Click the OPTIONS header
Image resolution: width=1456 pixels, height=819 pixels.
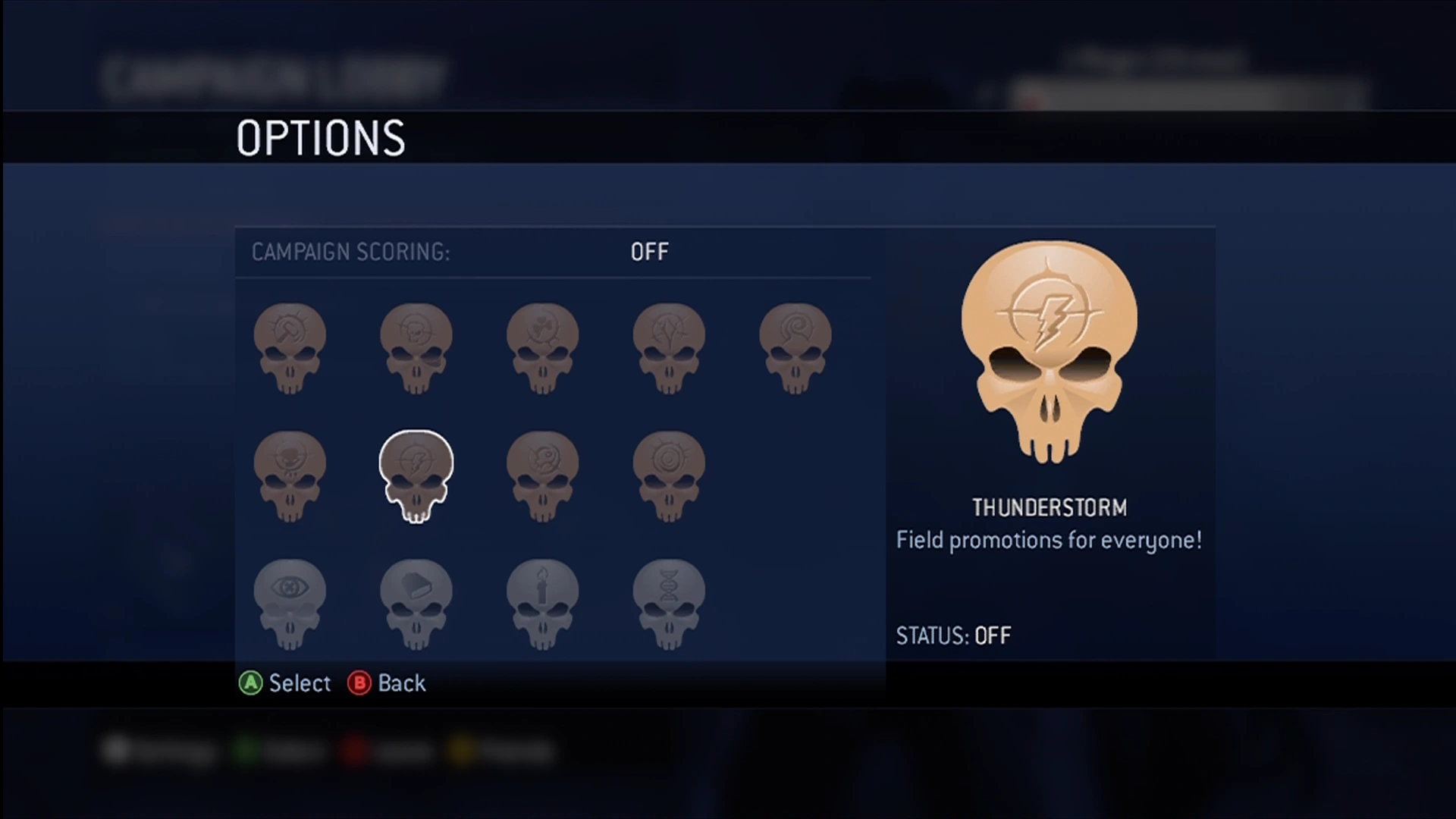tap(321, 137)
